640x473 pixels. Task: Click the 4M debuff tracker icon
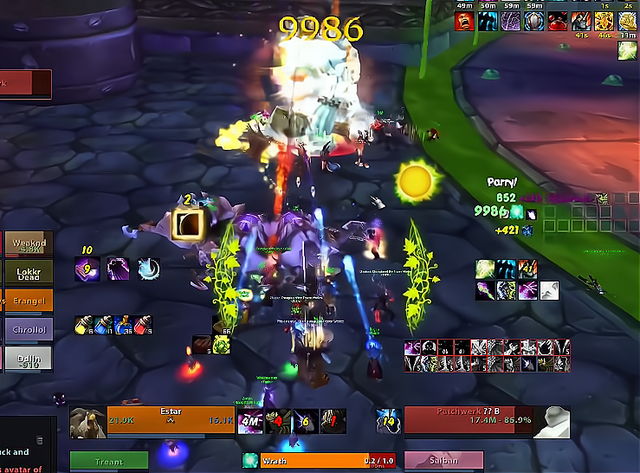point(249,421)
